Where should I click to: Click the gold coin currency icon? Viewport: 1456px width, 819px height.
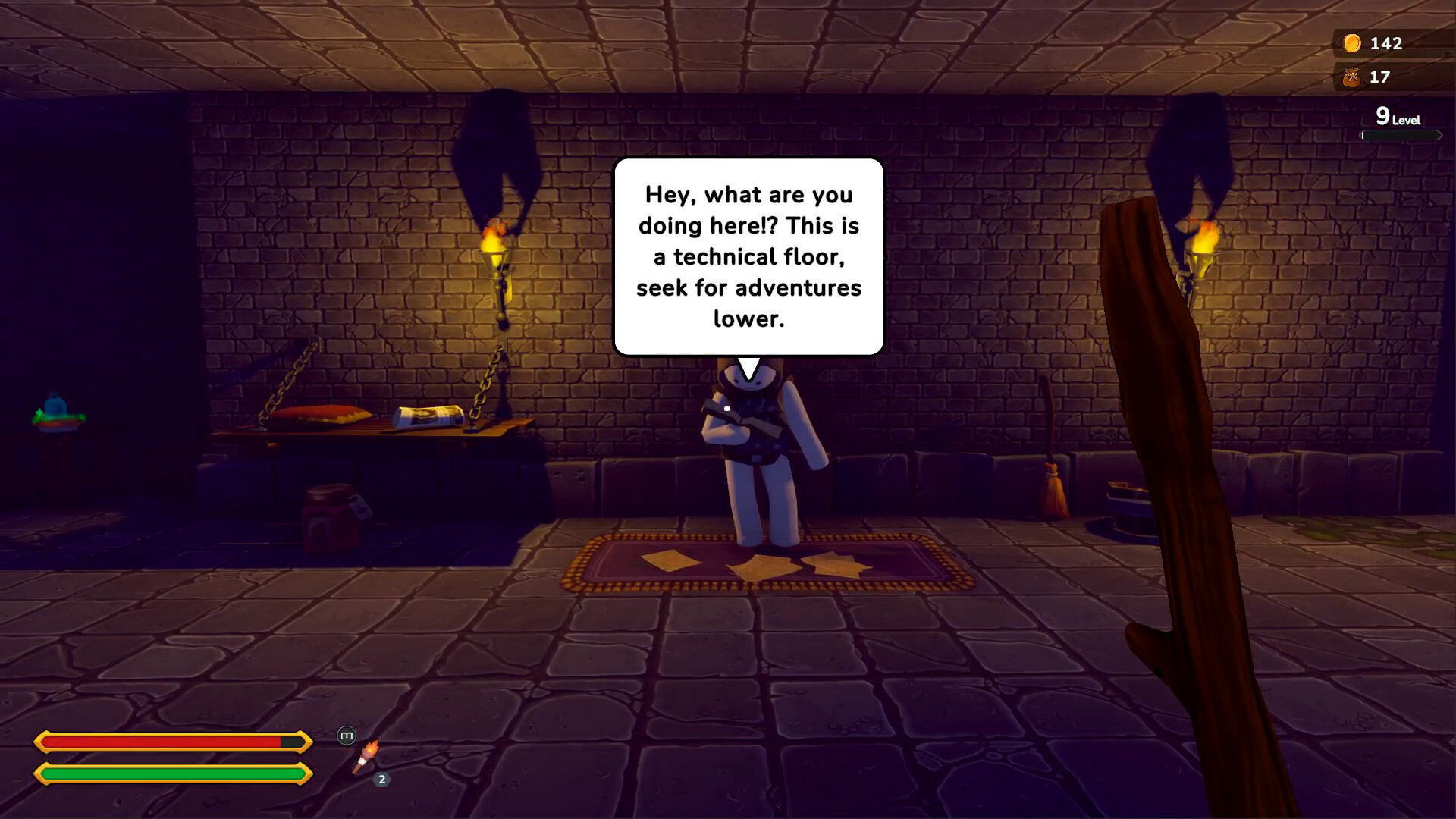[1353, 44]
